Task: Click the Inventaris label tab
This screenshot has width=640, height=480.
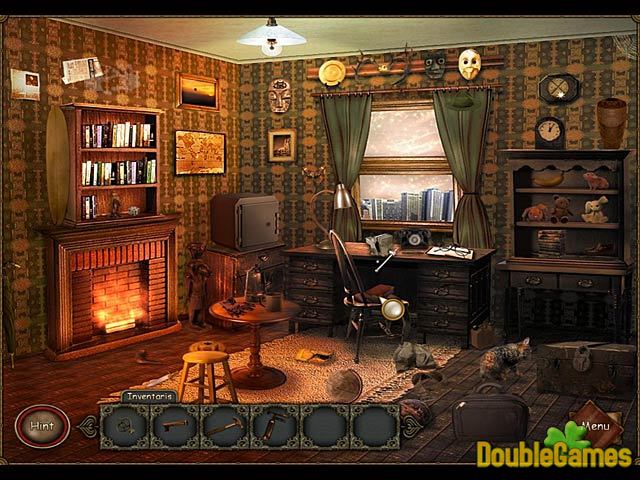Action: click(150, 396)
